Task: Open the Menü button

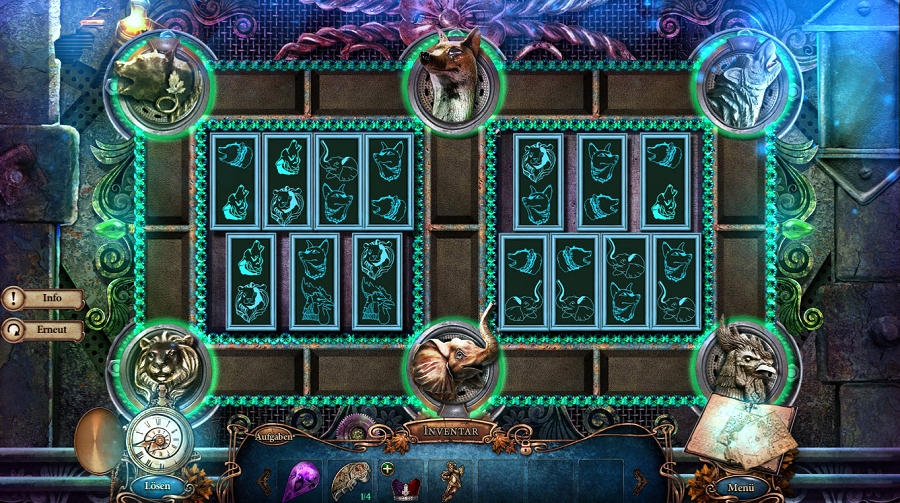Action: click(740, 487)
